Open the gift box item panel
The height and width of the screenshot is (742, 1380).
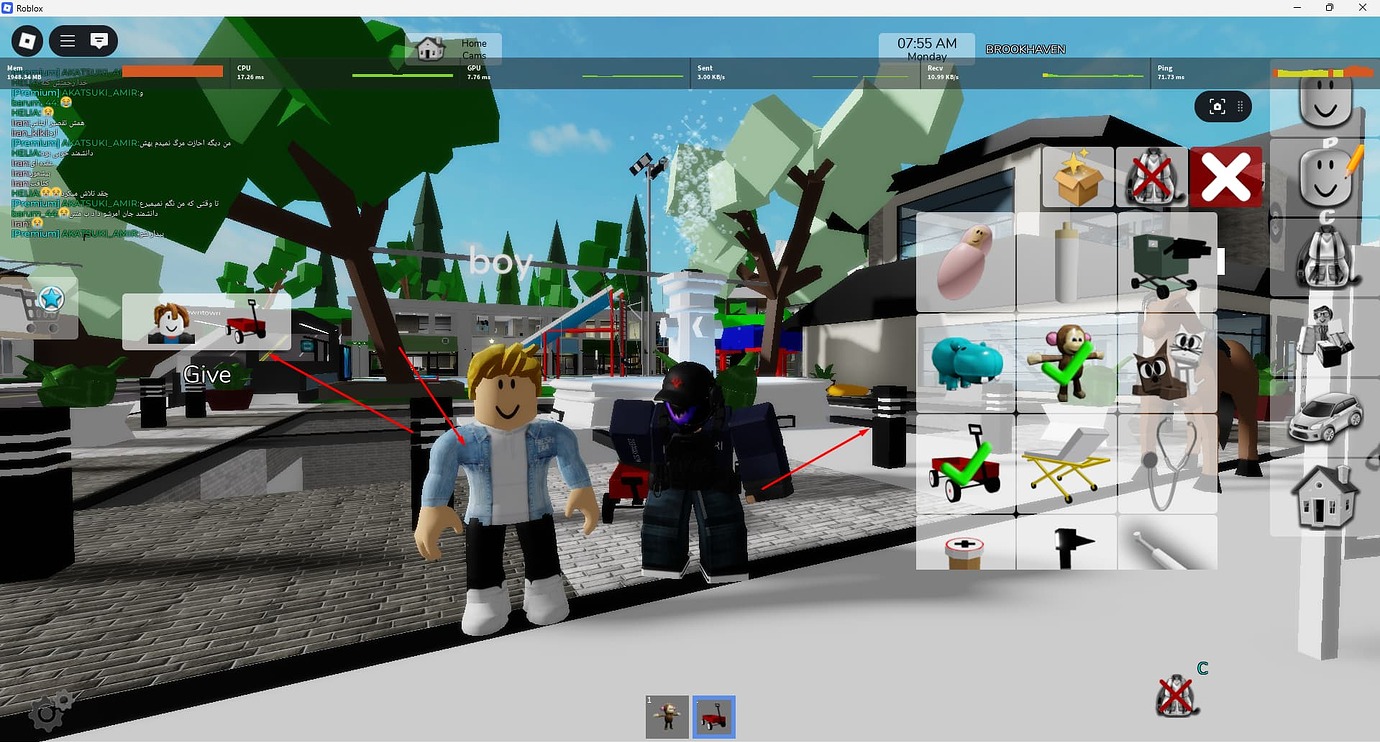pyautogui.click(x=1078, y=177)
